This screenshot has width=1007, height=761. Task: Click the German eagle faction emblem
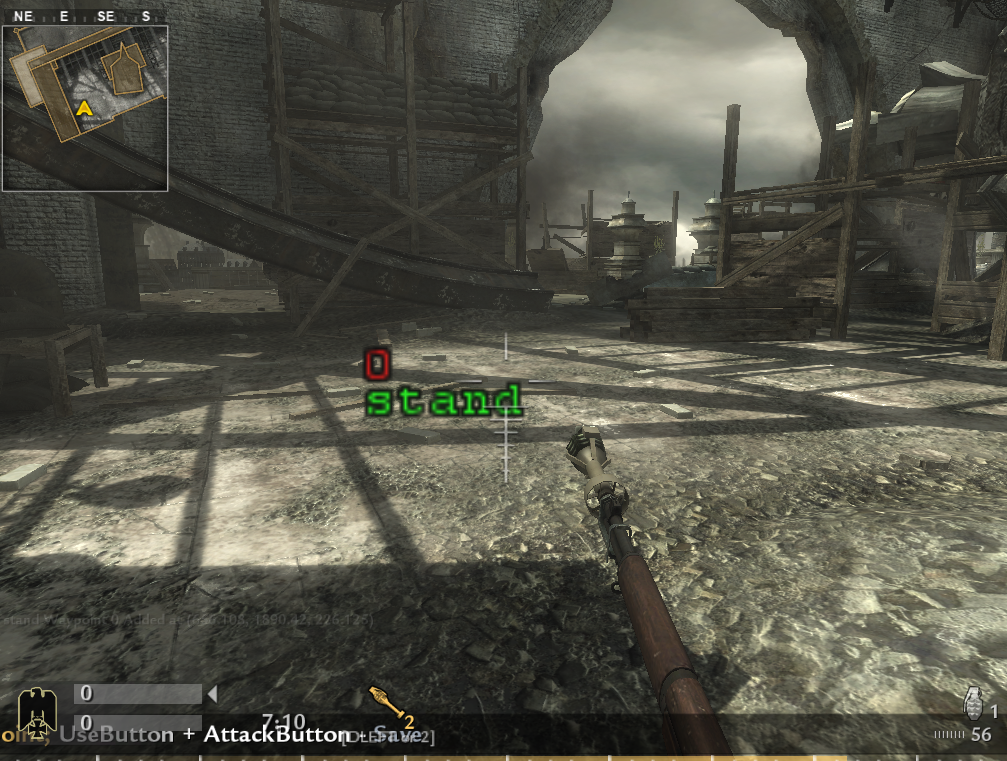(x=36, y=711)
